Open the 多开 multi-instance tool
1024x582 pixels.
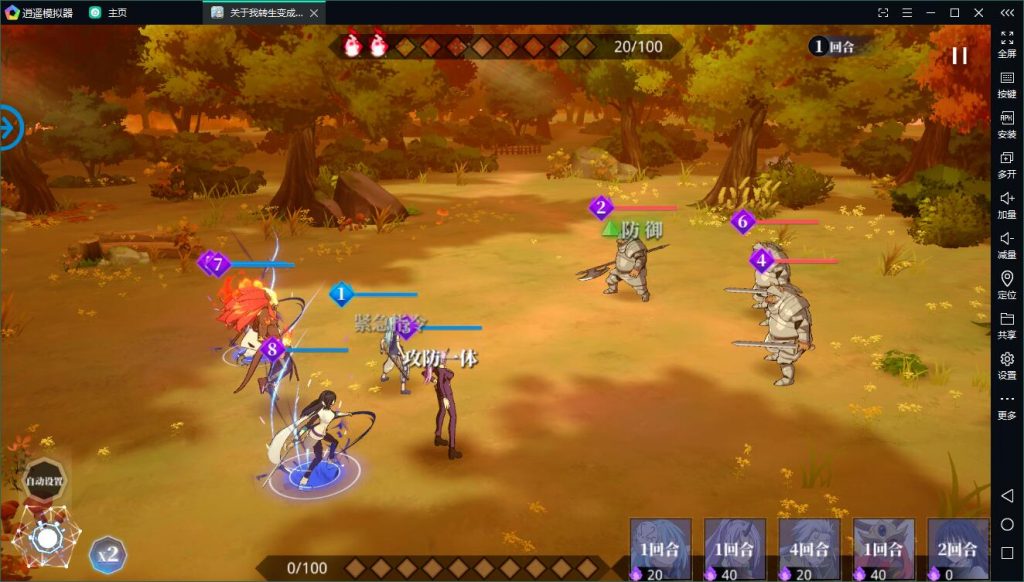[1006, 163]
